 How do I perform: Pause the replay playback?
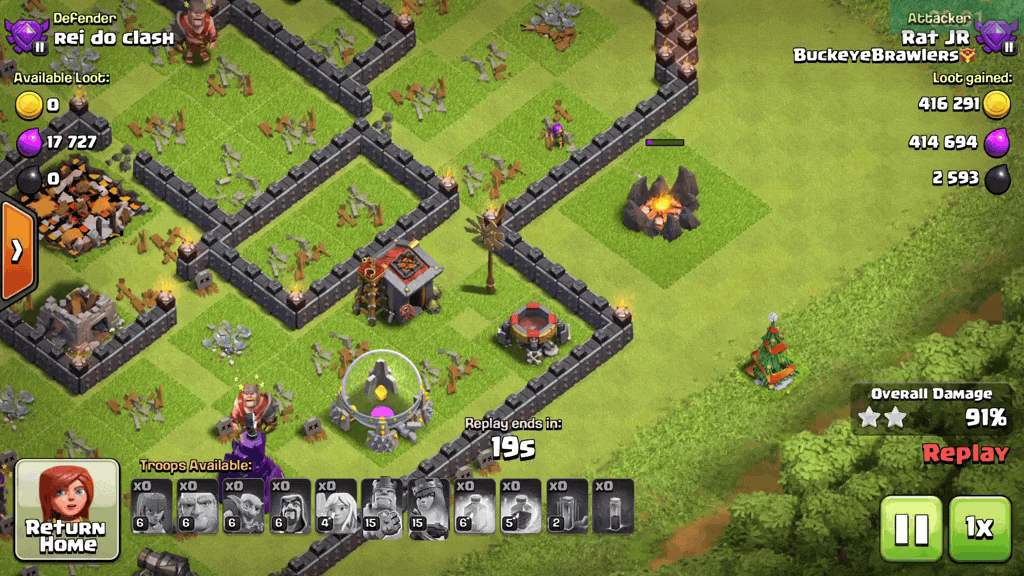coord(910,528)
